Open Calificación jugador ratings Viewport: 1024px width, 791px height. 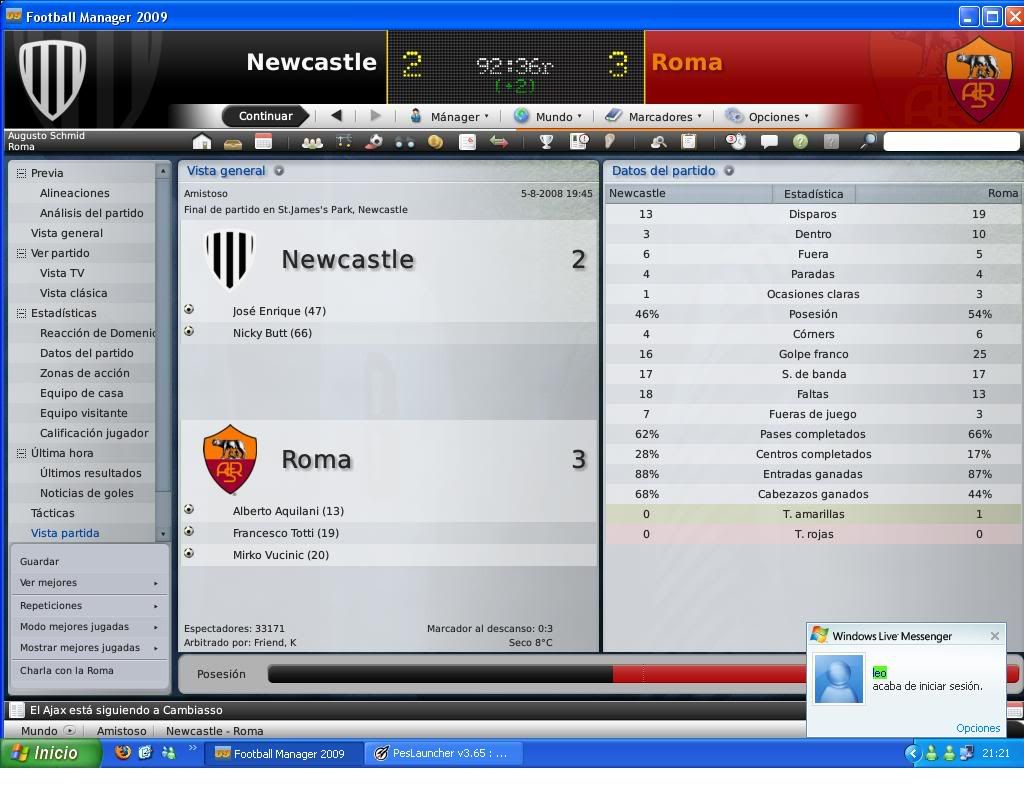tap(94, 433)
